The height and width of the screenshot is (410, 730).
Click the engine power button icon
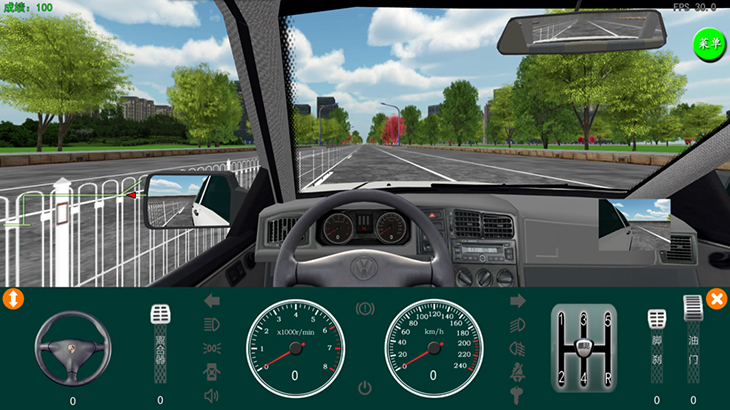coord(365,387)
